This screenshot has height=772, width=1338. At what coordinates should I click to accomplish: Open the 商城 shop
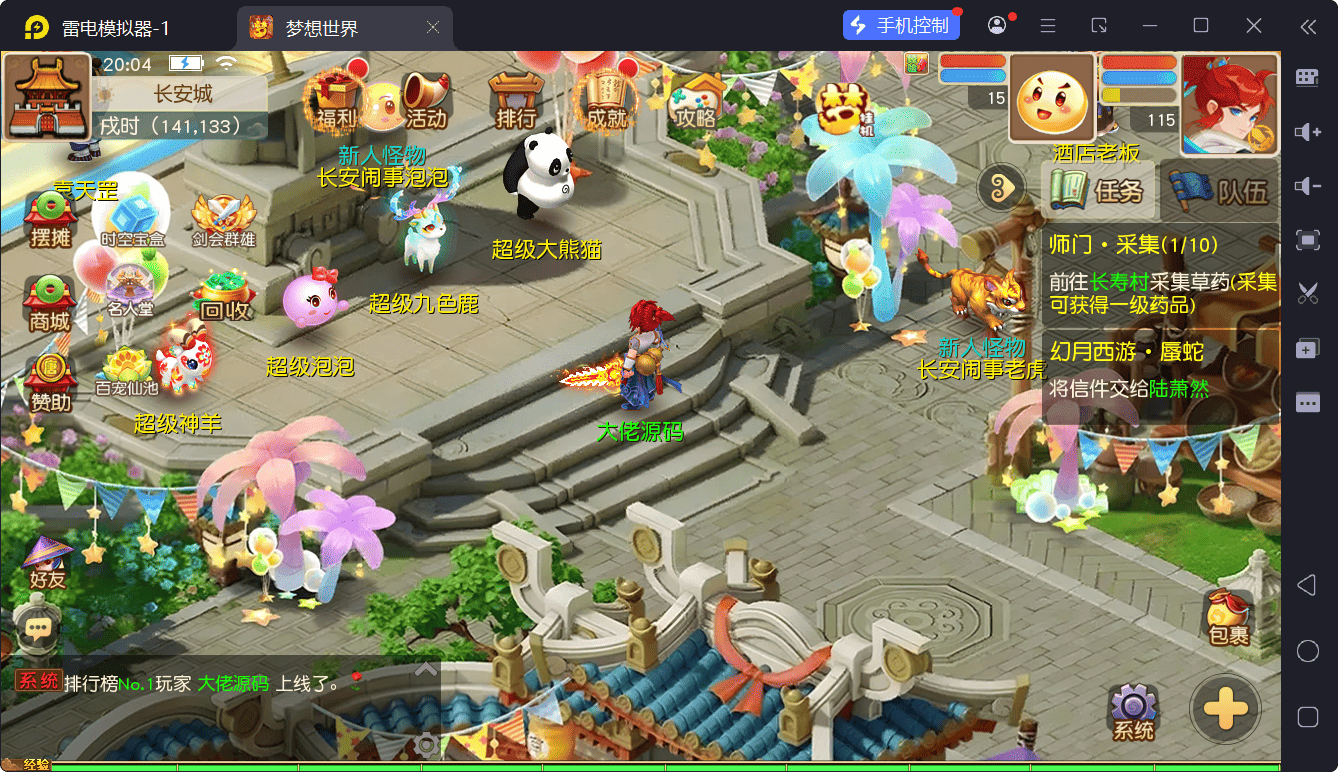[x=50, y=303]
